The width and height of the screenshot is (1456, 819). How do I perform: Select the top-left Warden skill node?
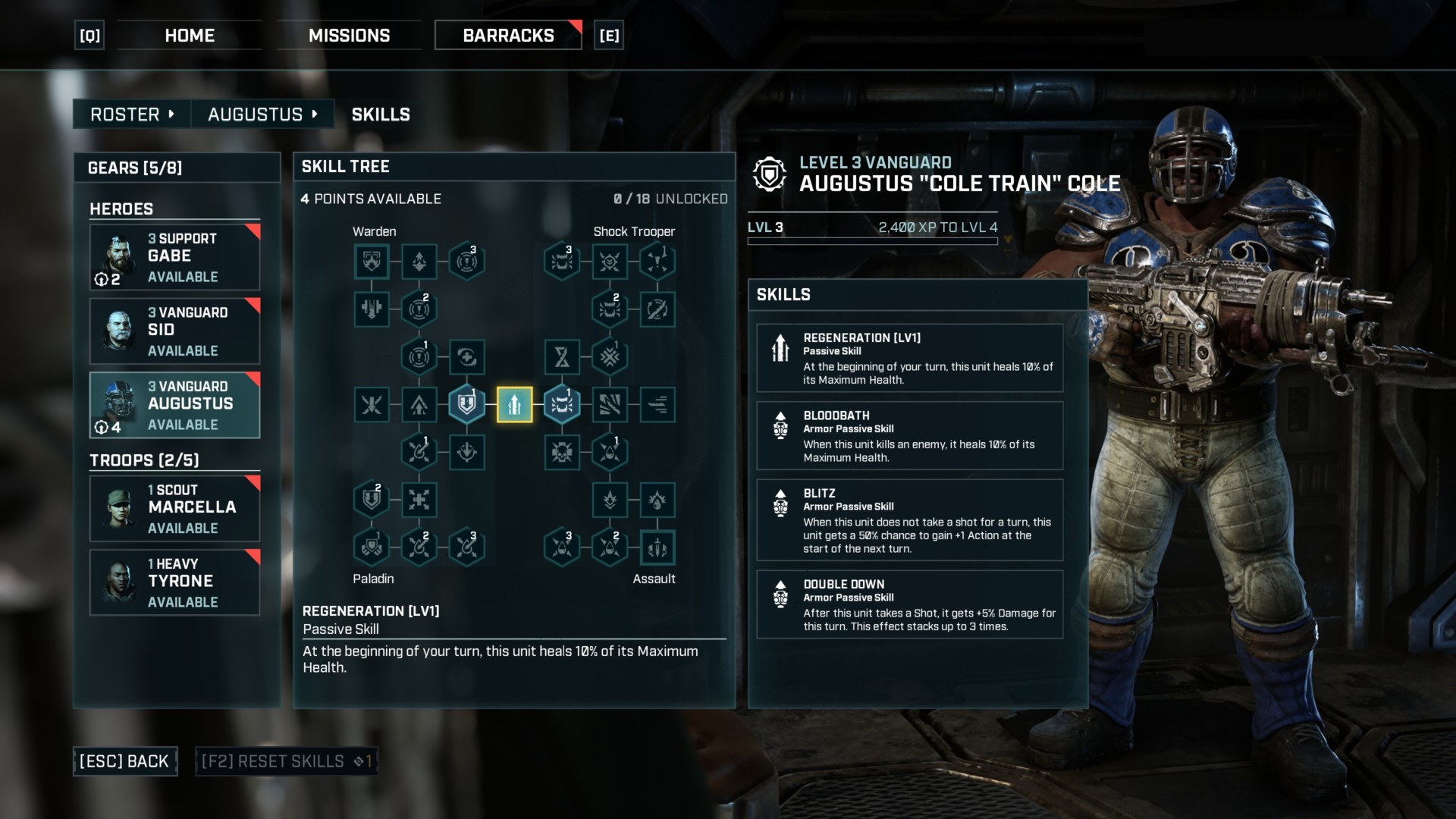[371, 261]
